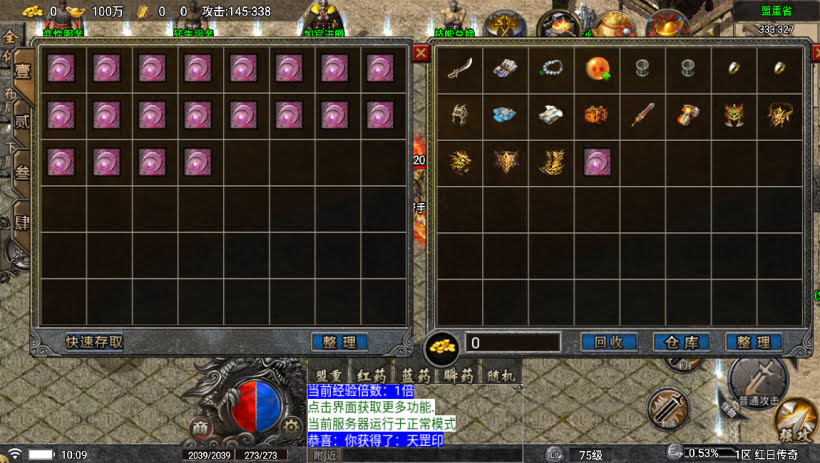
Task: Click the 回收 recycle button
Action: coord(608,342)
